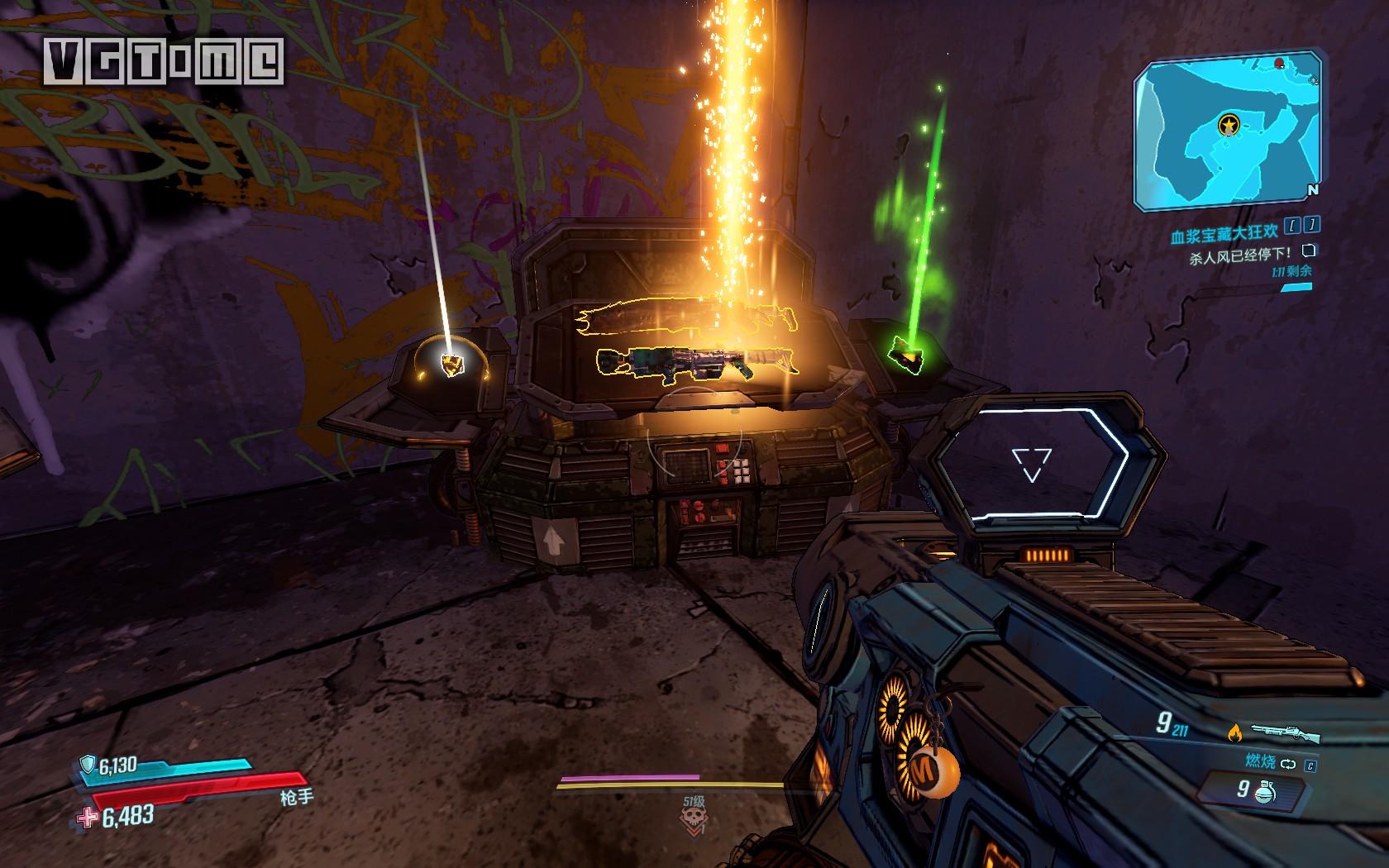Select the red marker on the minimap

[1280, 63]
